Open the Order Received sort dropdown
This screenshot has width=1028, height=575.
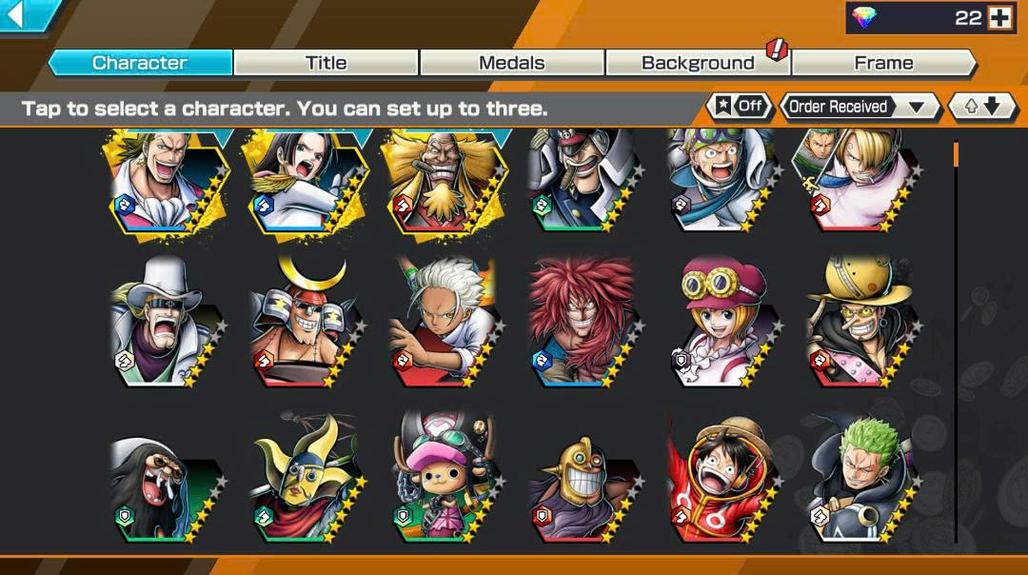click(858, 106)
